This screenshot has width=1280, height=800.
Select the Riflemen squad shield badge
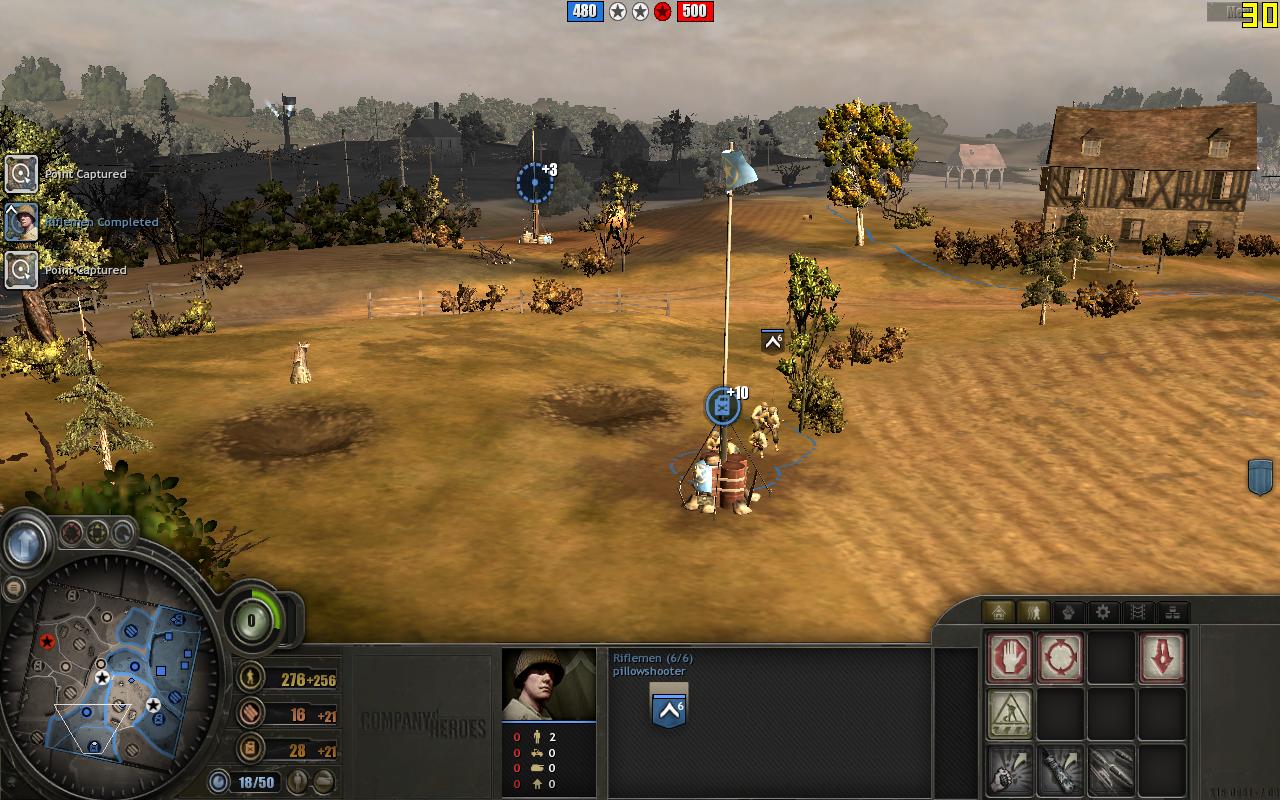668,709
